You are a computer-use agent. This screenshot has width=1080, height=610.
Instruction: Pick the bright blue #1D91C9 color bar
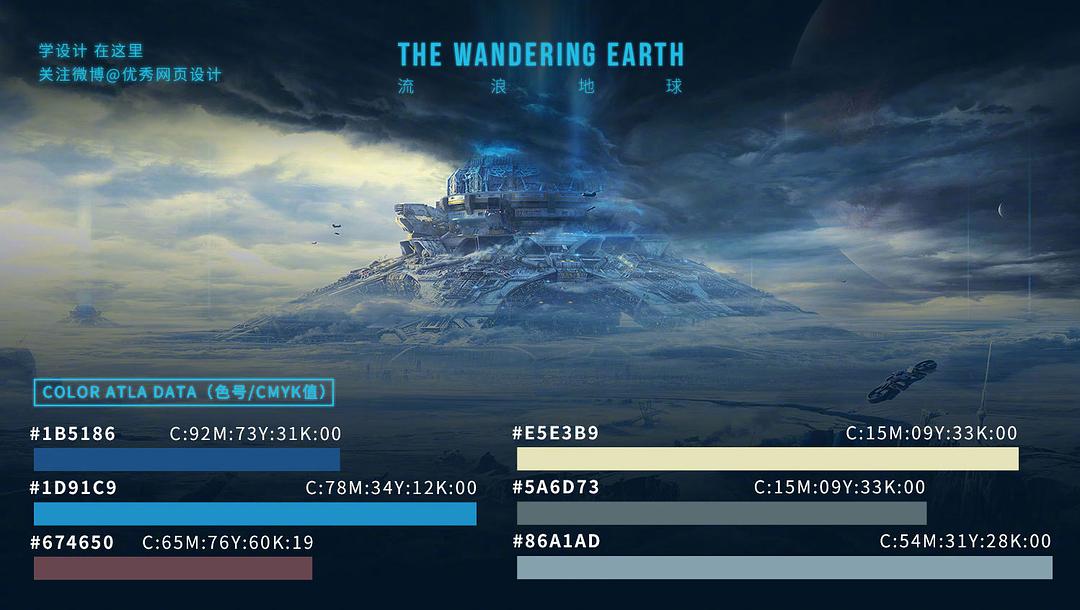tap(255, 514)
